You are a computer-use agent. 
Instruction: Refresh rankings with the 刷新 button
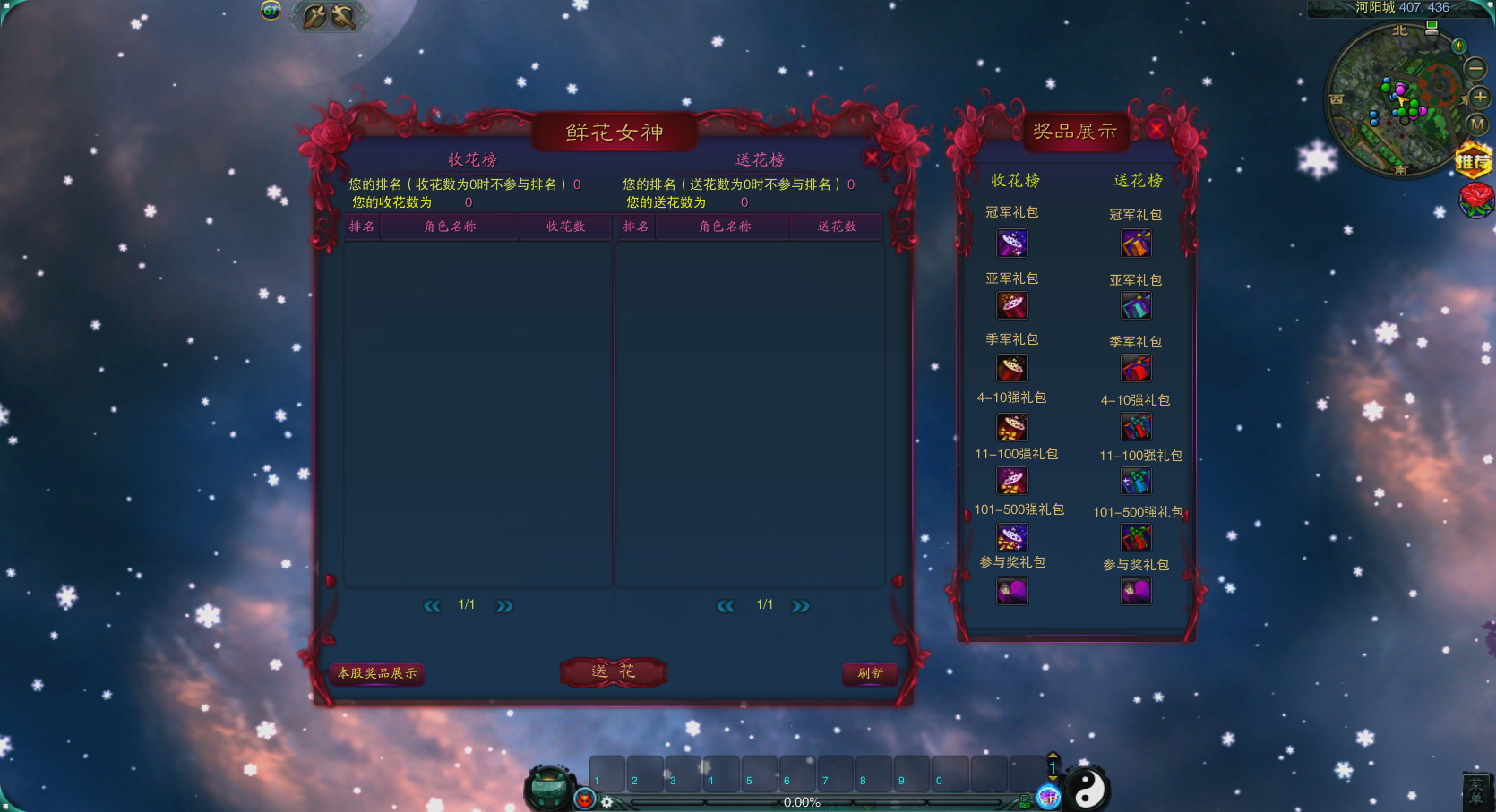click(870, 673)
